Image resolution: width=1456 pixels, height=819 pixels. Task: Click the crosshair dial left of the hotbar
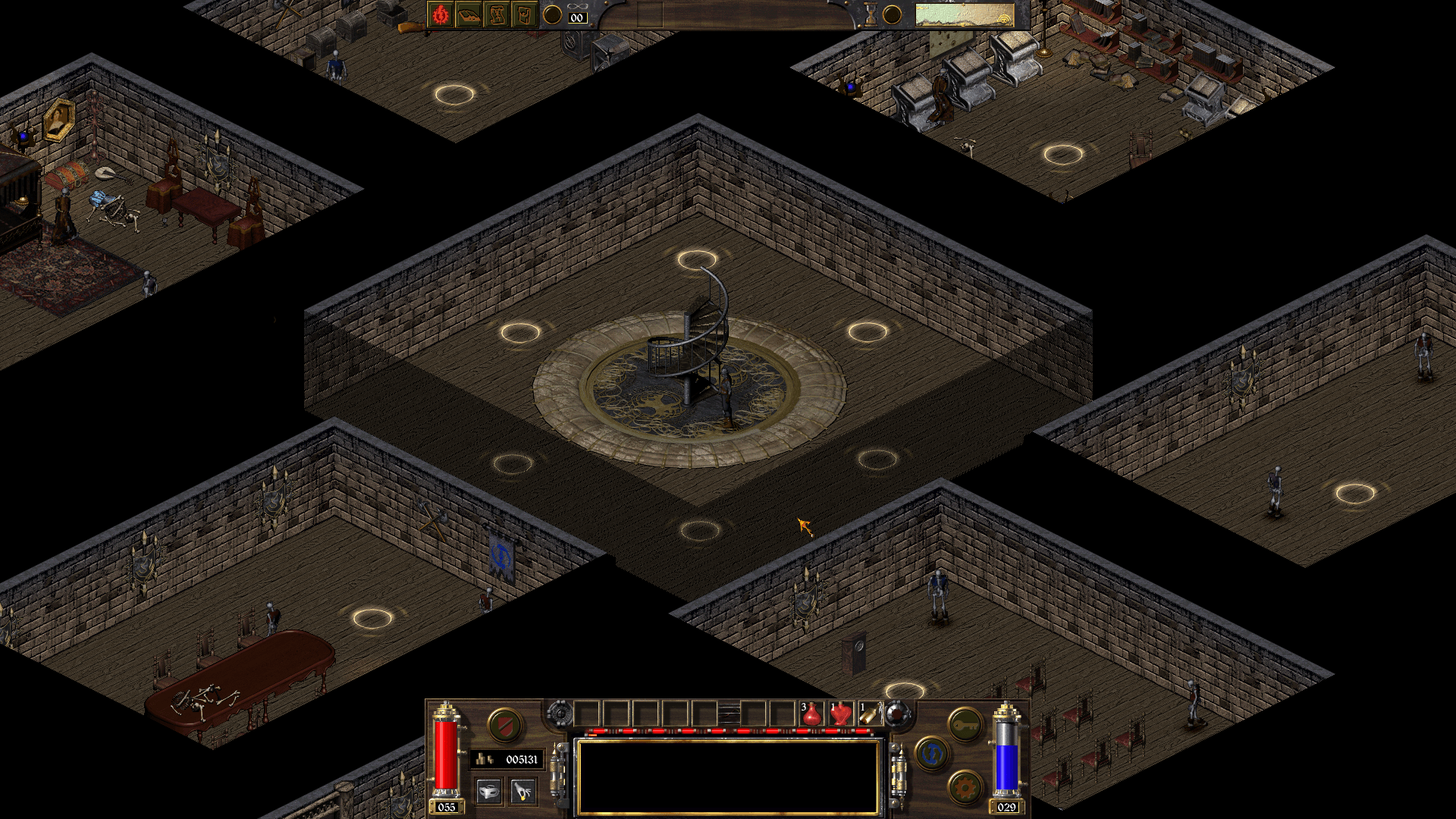pos(560,714)
